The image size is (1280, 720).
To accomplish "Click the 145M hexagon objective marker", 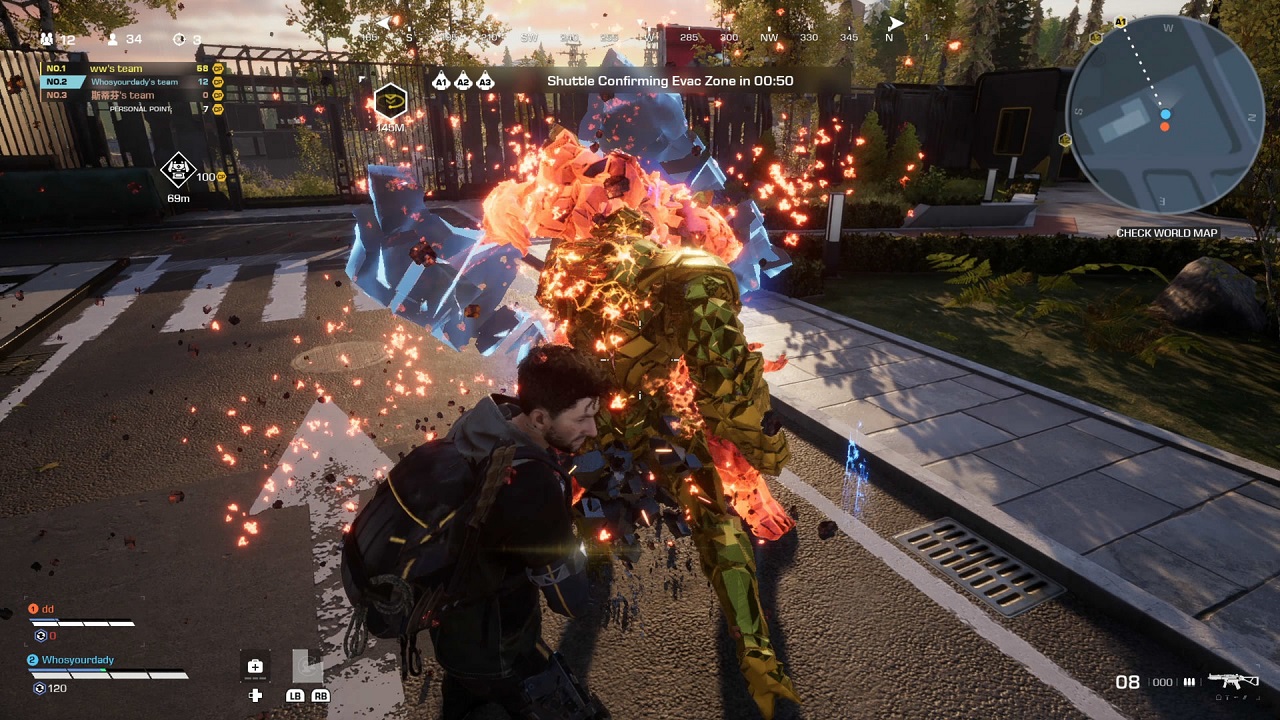I will click(390, 102).
